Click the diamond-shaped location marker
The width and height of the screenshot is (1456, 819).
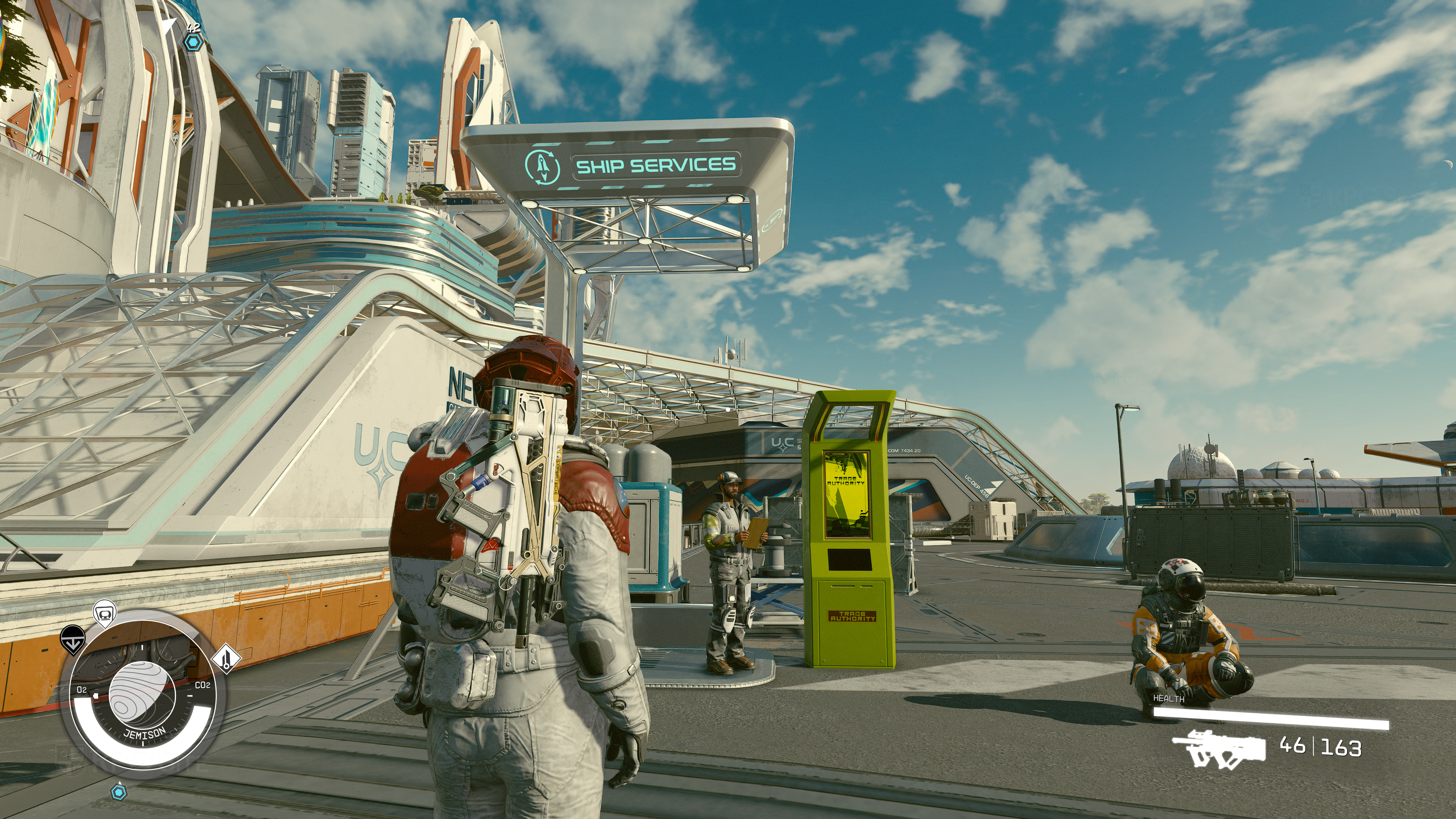(226, 659)
